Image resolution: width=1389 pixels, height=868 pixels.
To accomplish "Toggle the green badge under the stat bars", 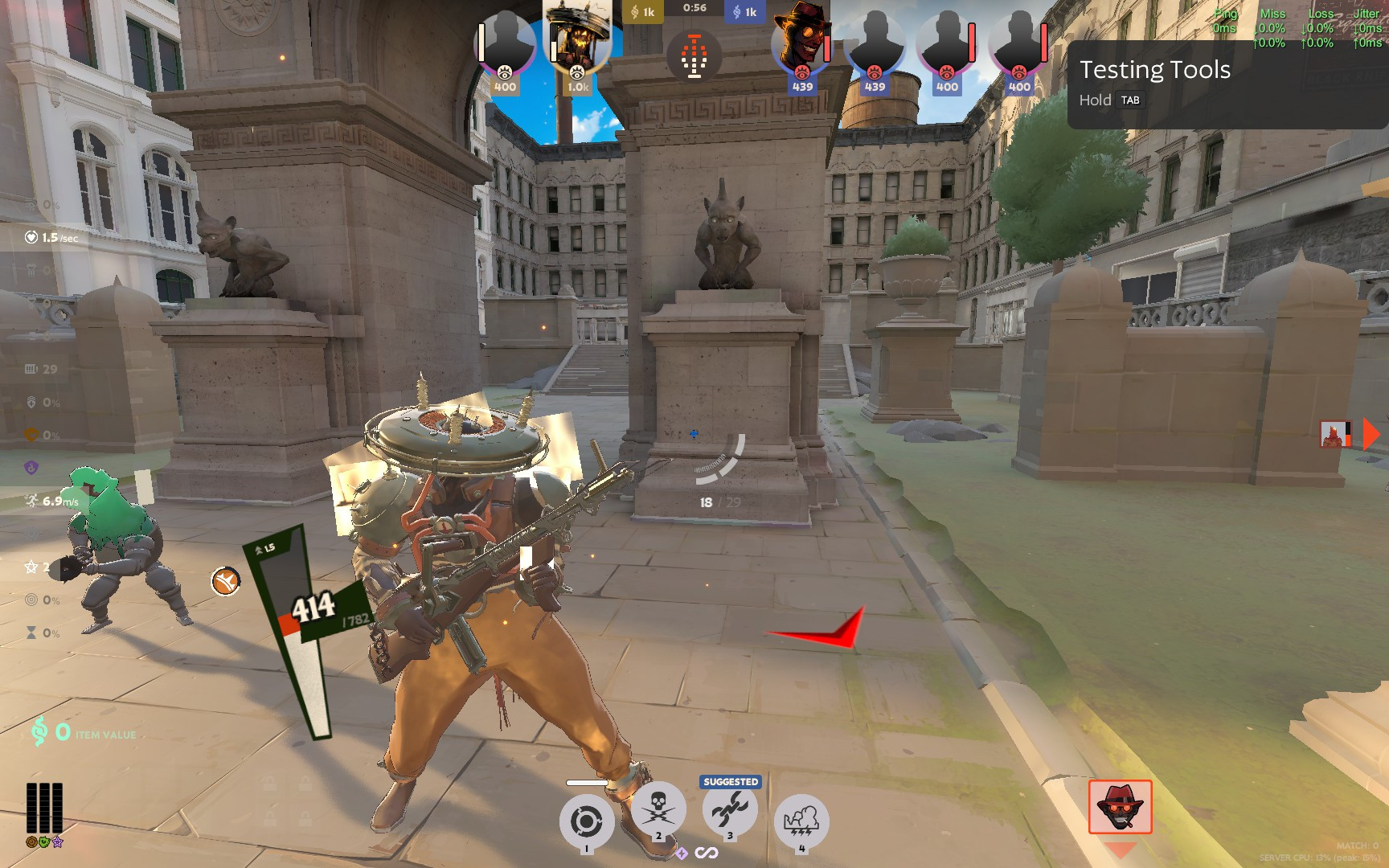I will tap(43, 841).
